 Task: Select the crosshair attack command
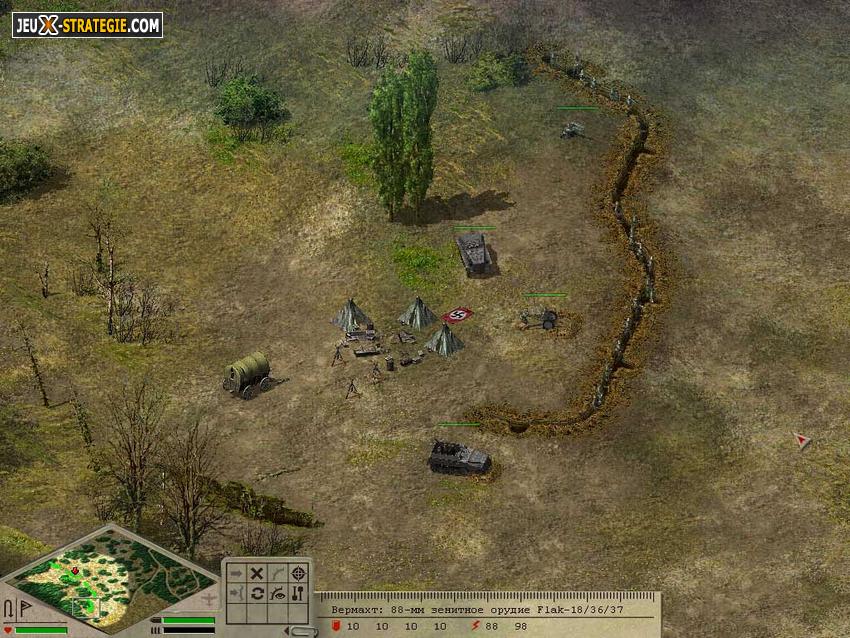pyautogui.click(x=297, y=573)
